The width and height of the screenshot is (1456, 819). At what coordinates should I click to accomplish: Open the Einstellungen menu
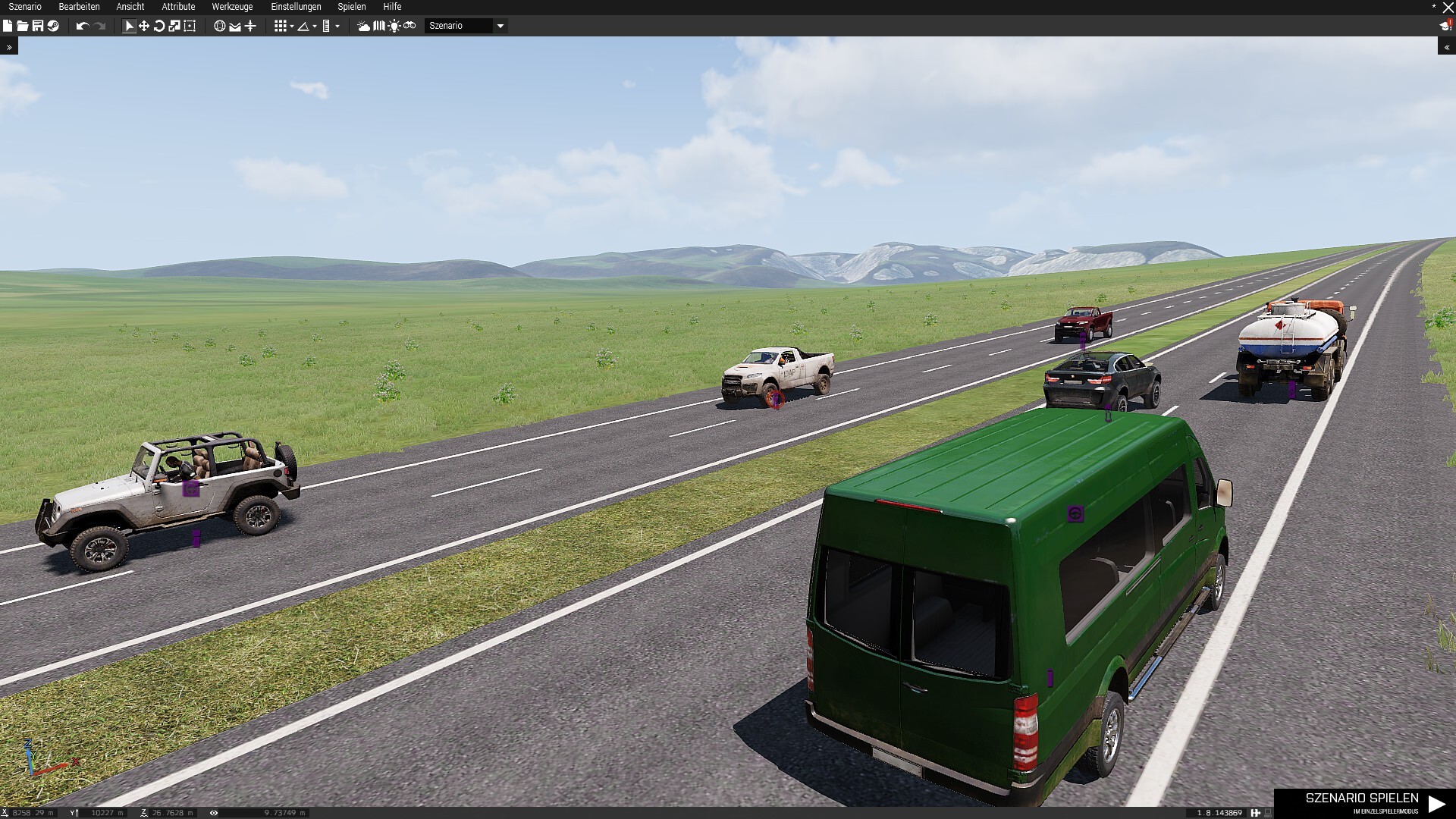pyautogui.click(x=296, y=7)
